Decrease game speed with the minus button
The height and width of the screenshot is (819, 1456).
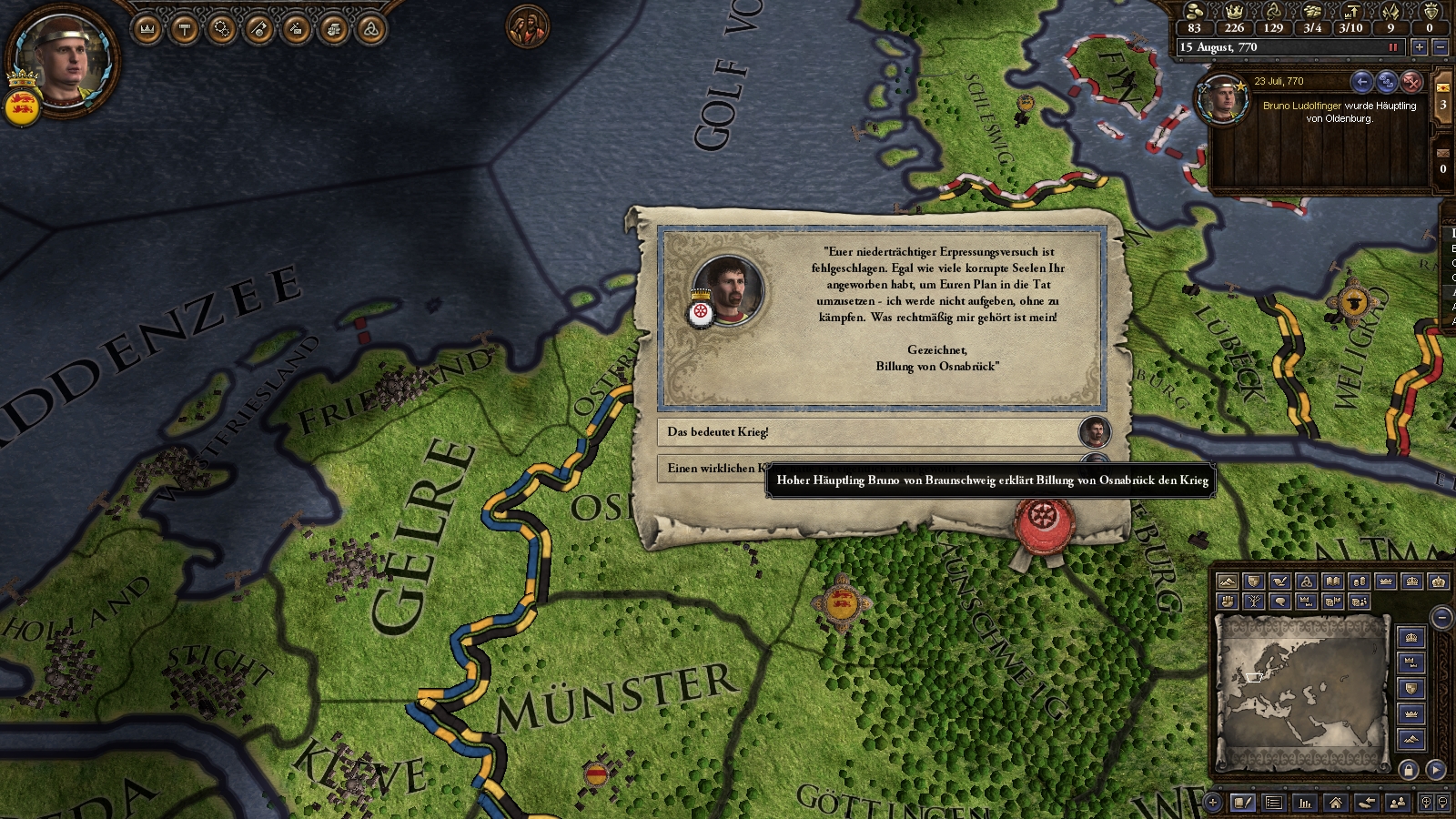(1440, 47)
